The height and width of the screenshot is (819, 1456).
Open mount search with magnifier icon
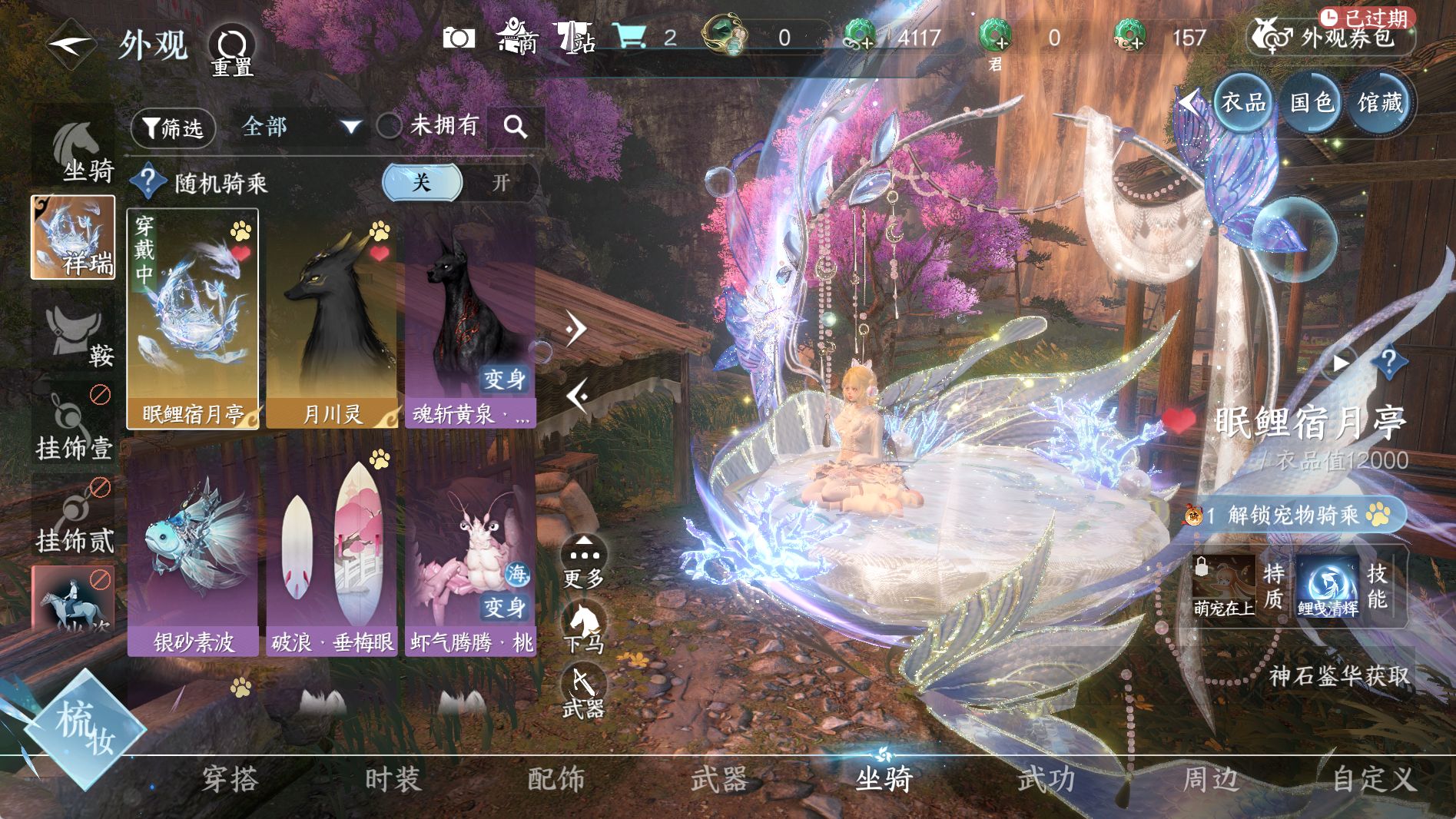click(x=516, y=127)
